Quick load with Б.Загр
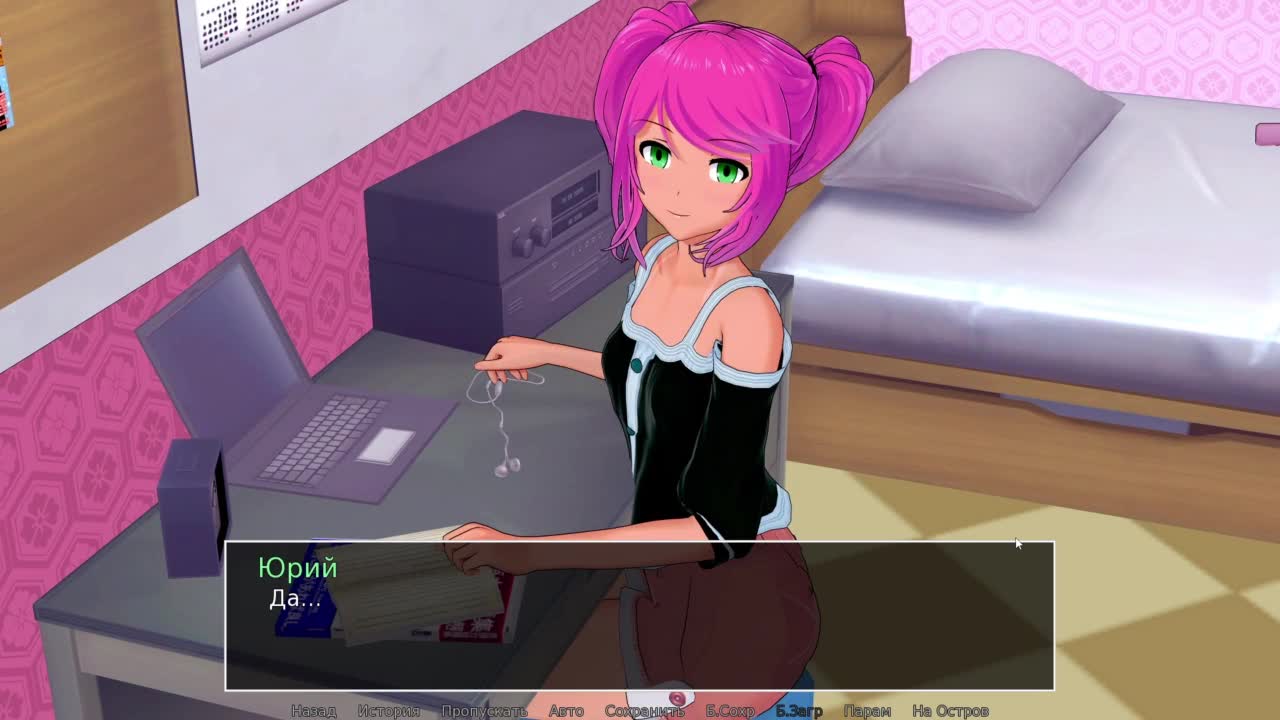 (799, 711)
